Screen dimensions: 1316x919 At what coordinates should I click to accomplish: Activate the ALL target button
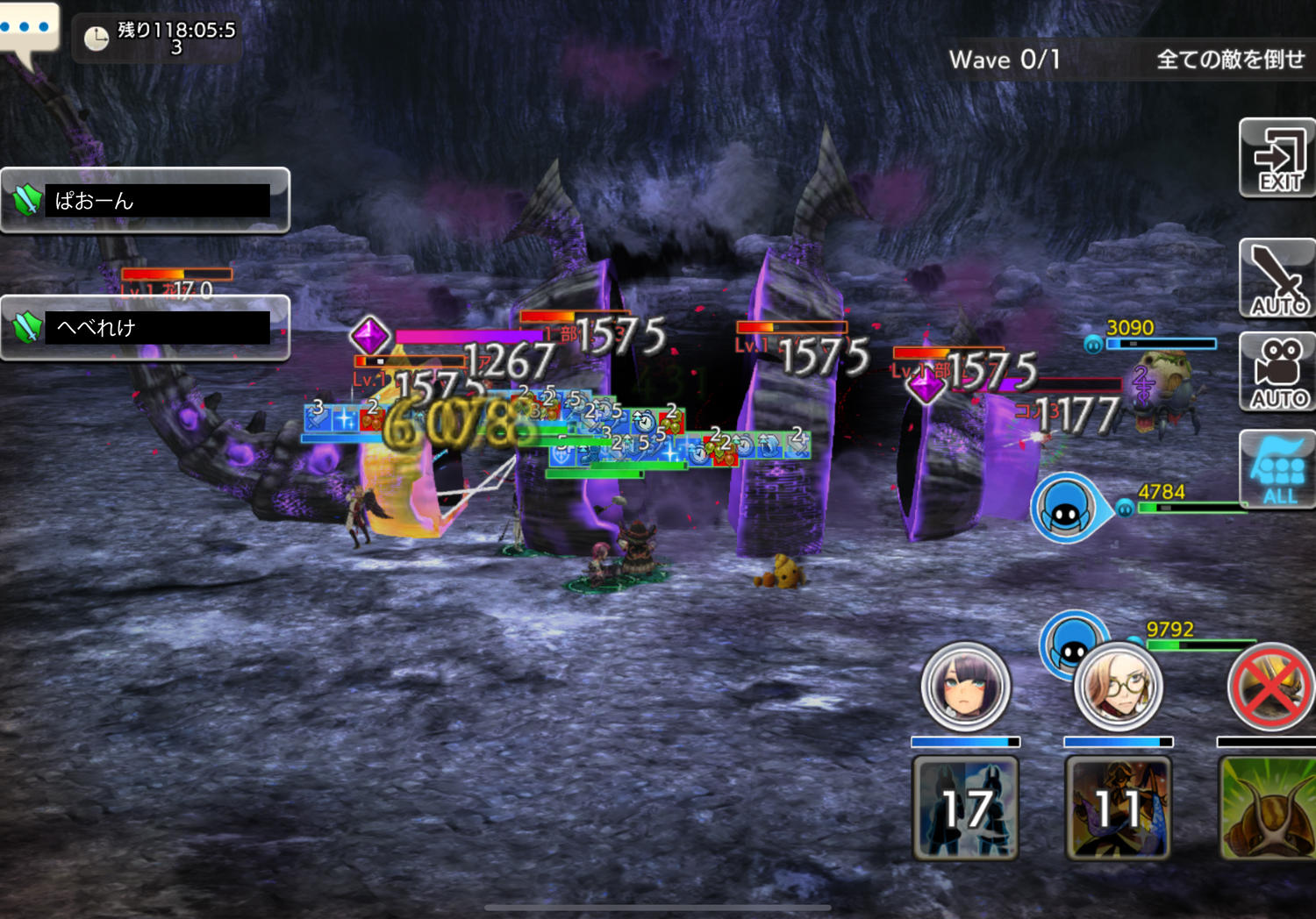[1277, 470]
